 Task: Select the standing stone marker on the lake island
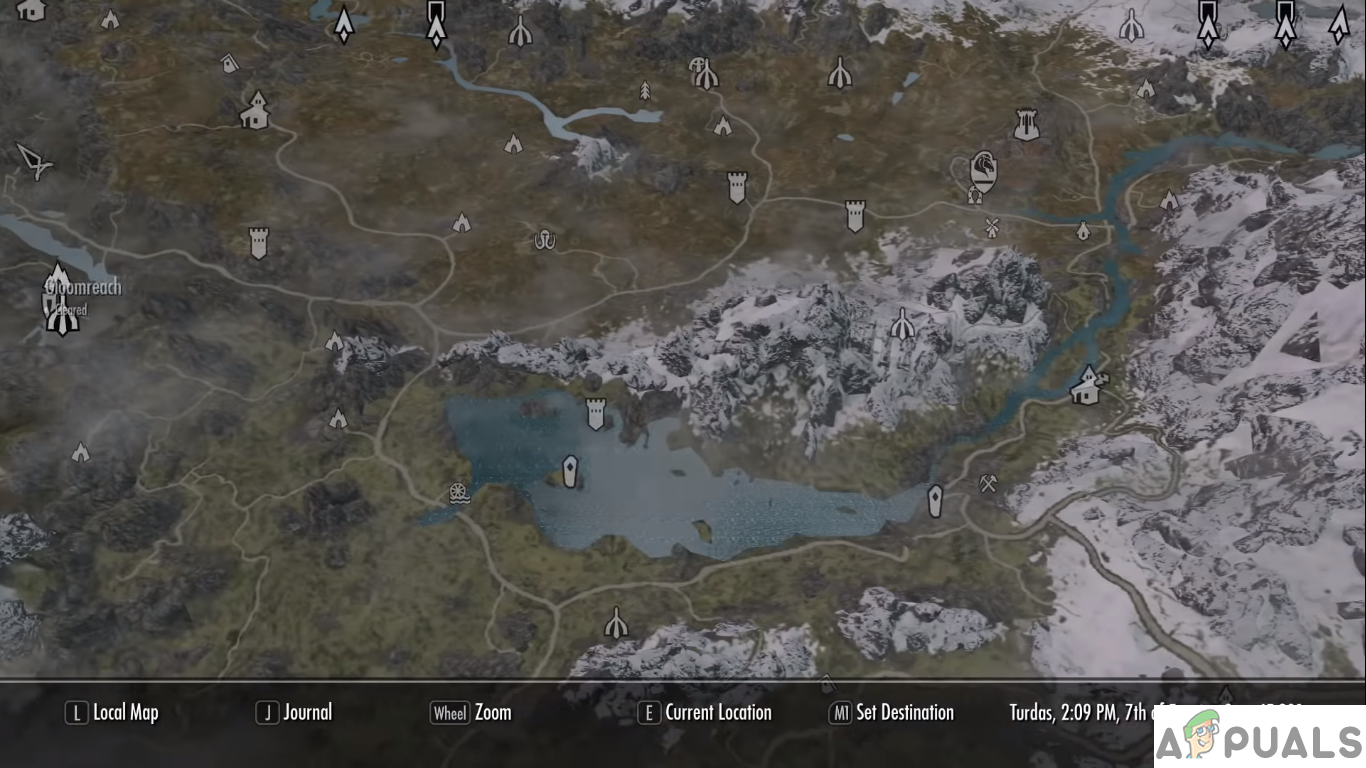570,471
